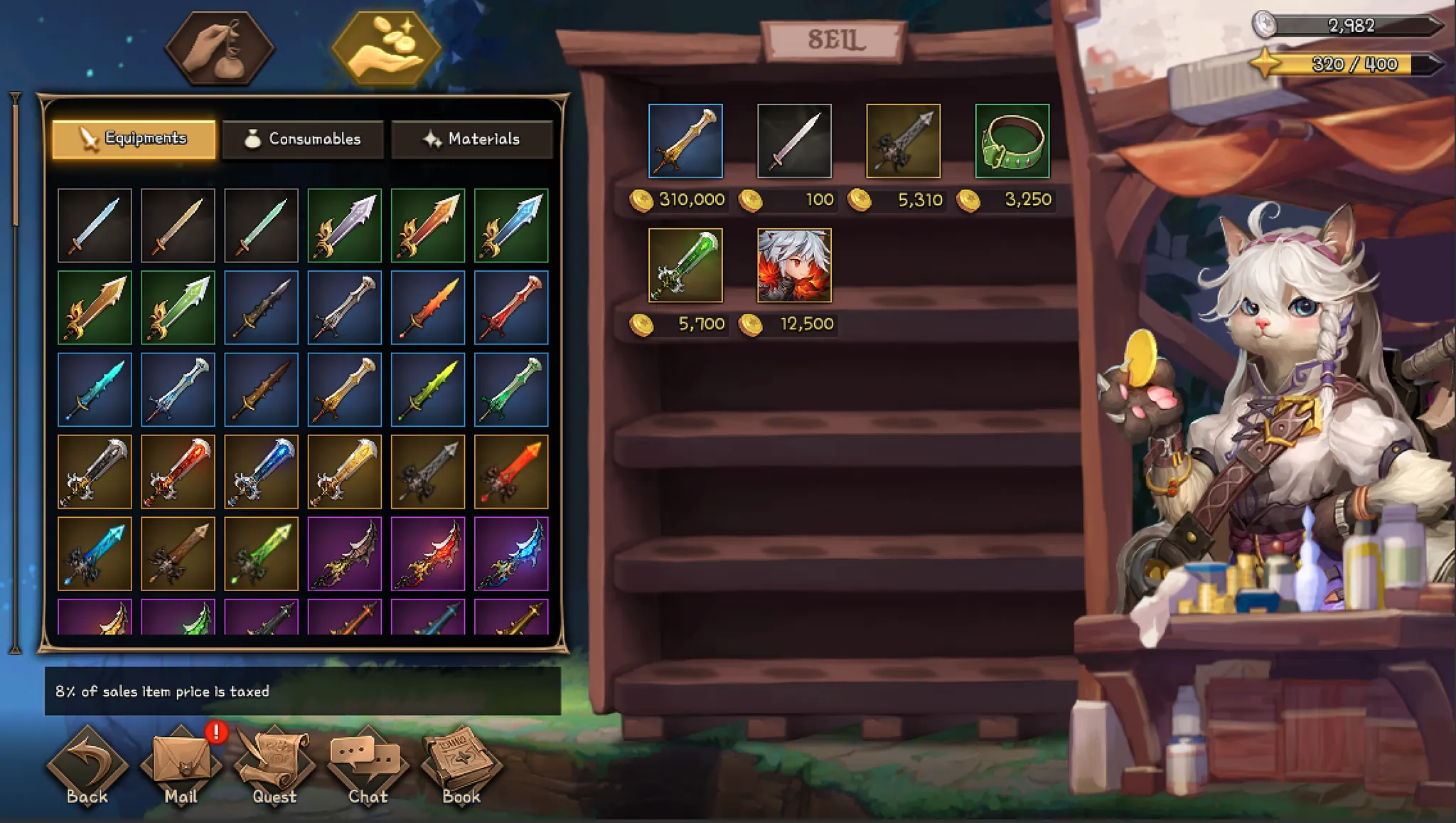Select the character portrait priced 12,500
Screen dimensions: 1456x823
(794, 265)
